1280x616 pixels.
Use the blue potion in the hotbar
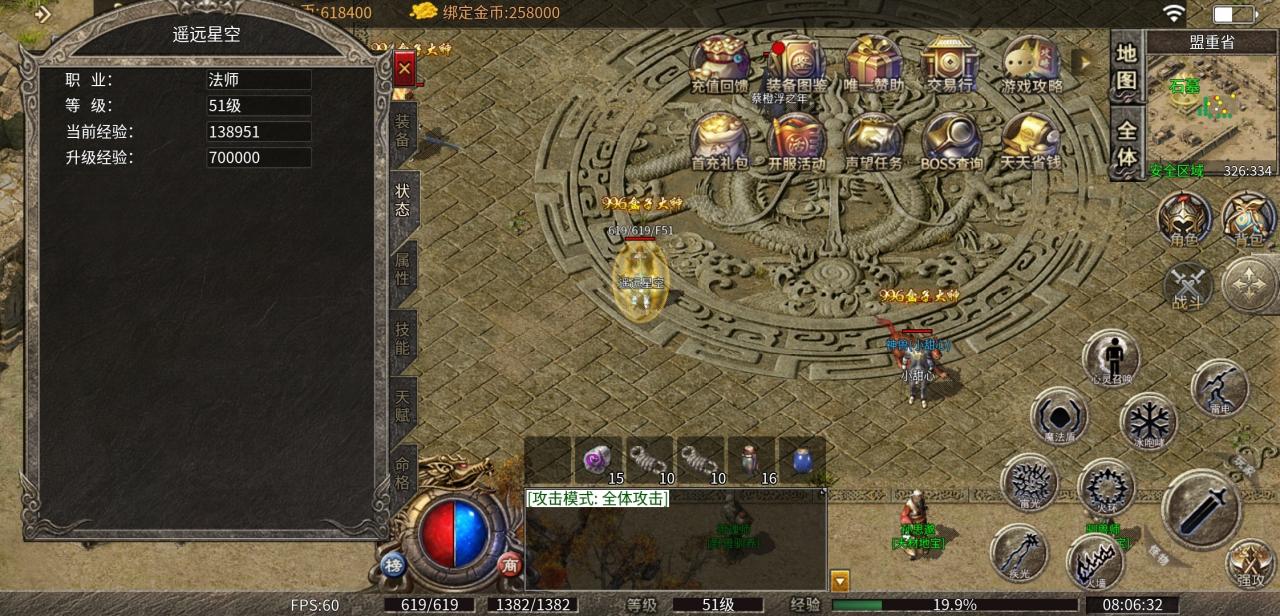point(802,460)
